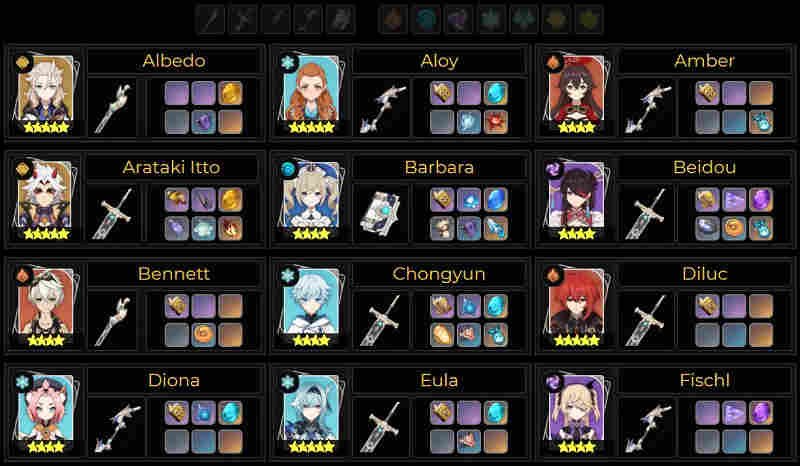Filter characters by Hydro element
Viewport: 800px width, 466px height.
tap(426, 19)
